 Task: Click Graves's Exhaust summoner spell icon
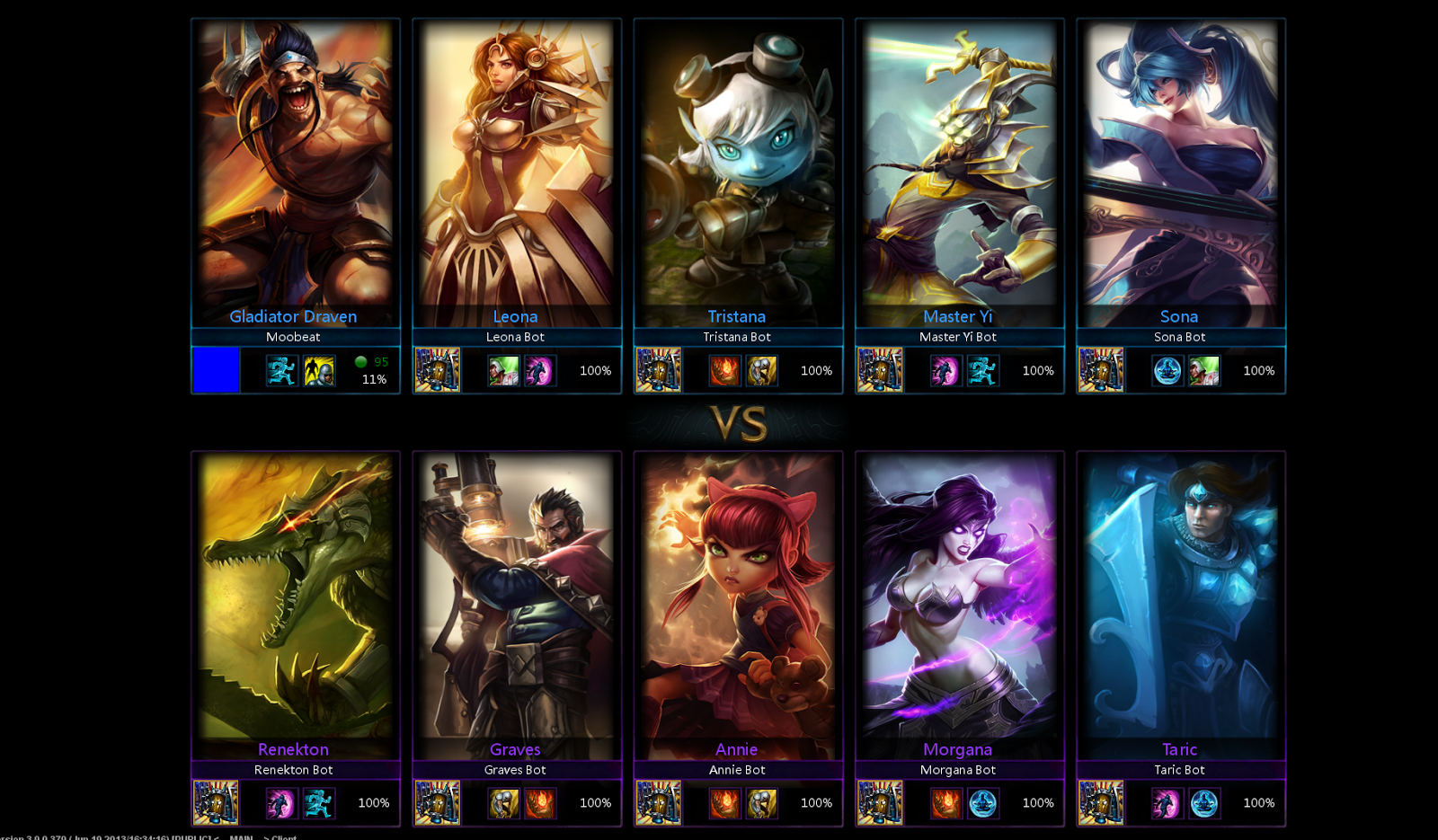506,802
